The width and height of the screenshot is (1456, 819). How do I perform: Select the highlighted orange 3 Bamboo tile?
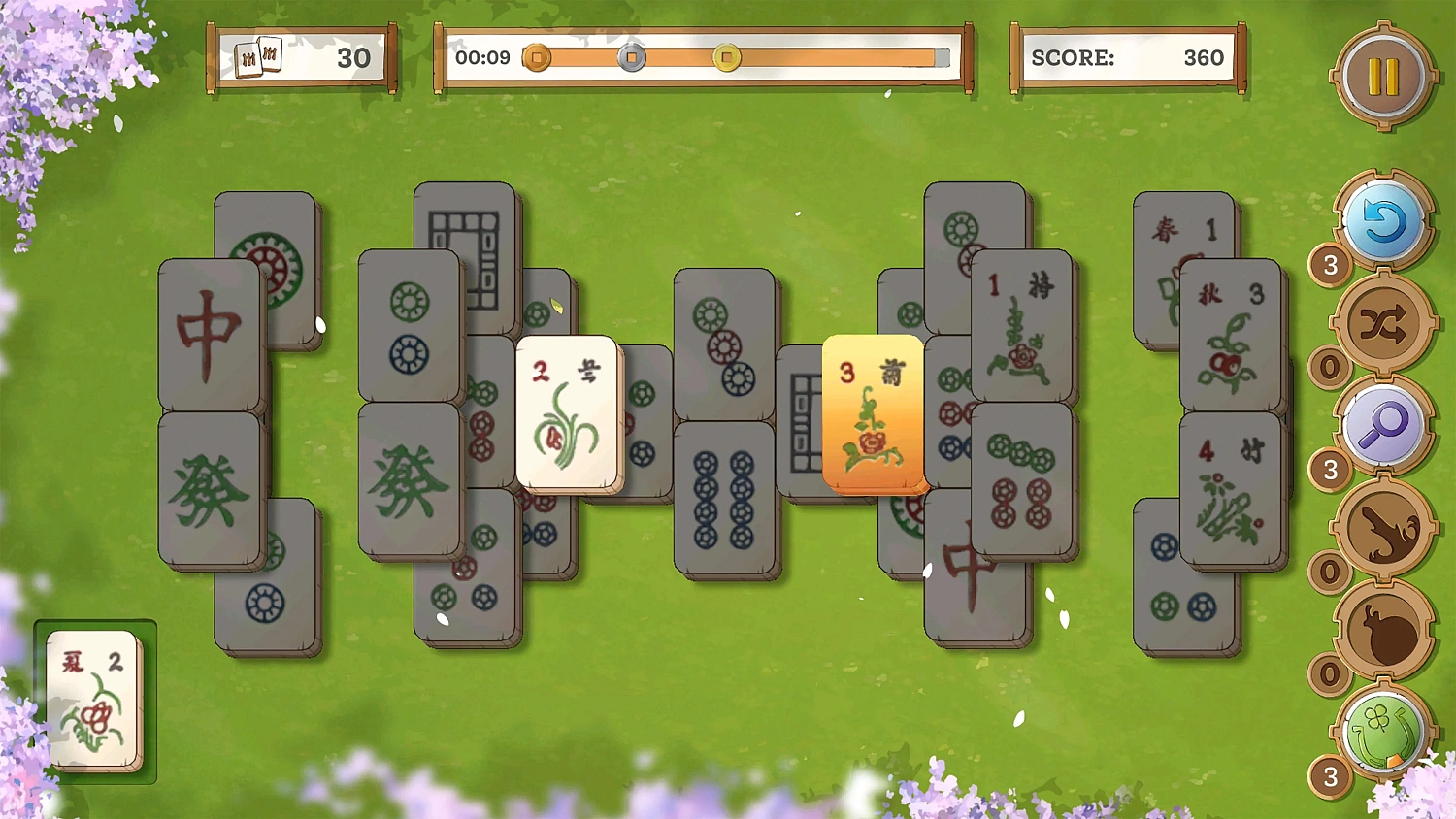873,412
